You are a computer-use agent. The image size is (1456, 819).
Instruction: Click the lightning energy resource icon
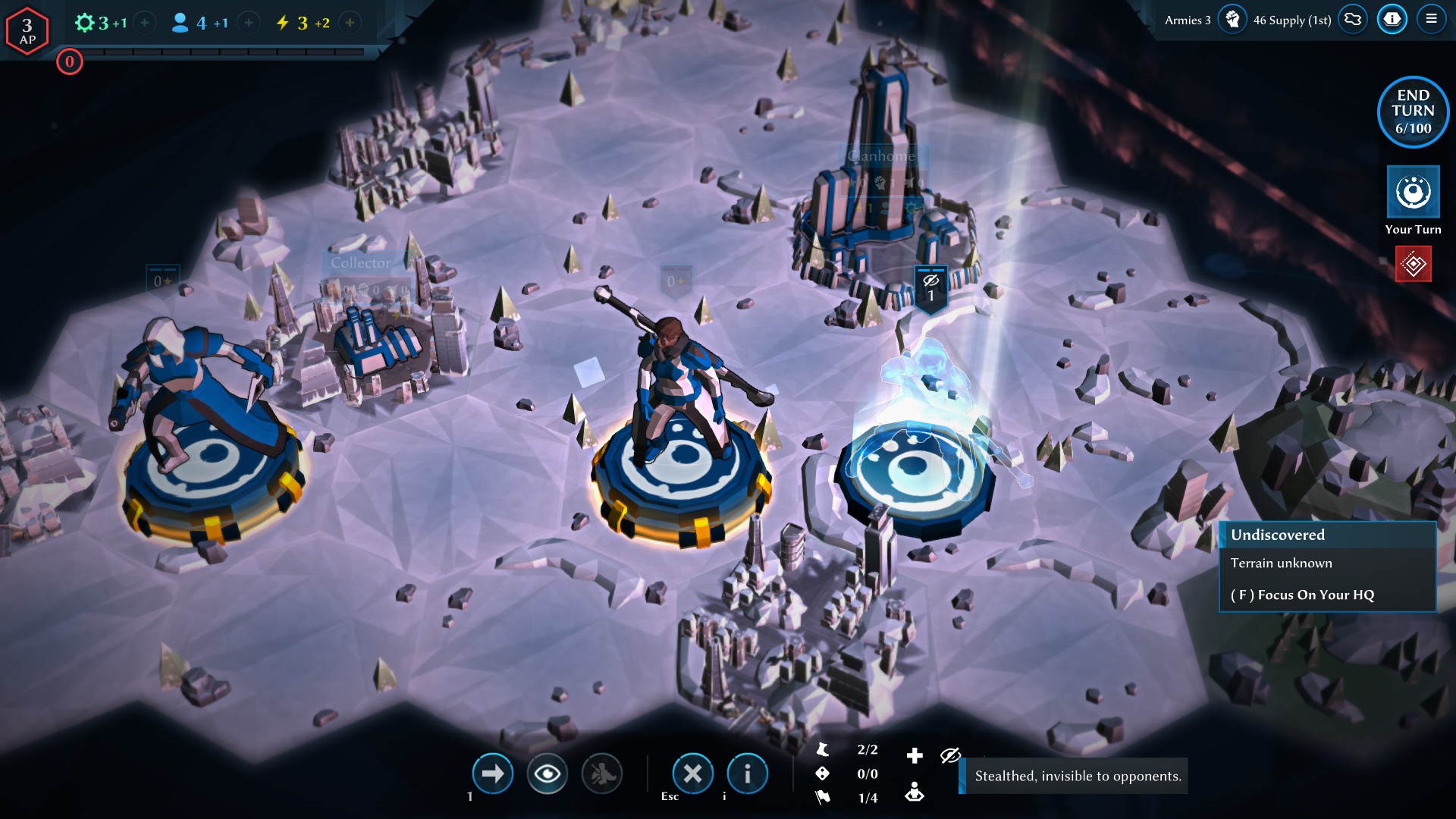[284, 23]
